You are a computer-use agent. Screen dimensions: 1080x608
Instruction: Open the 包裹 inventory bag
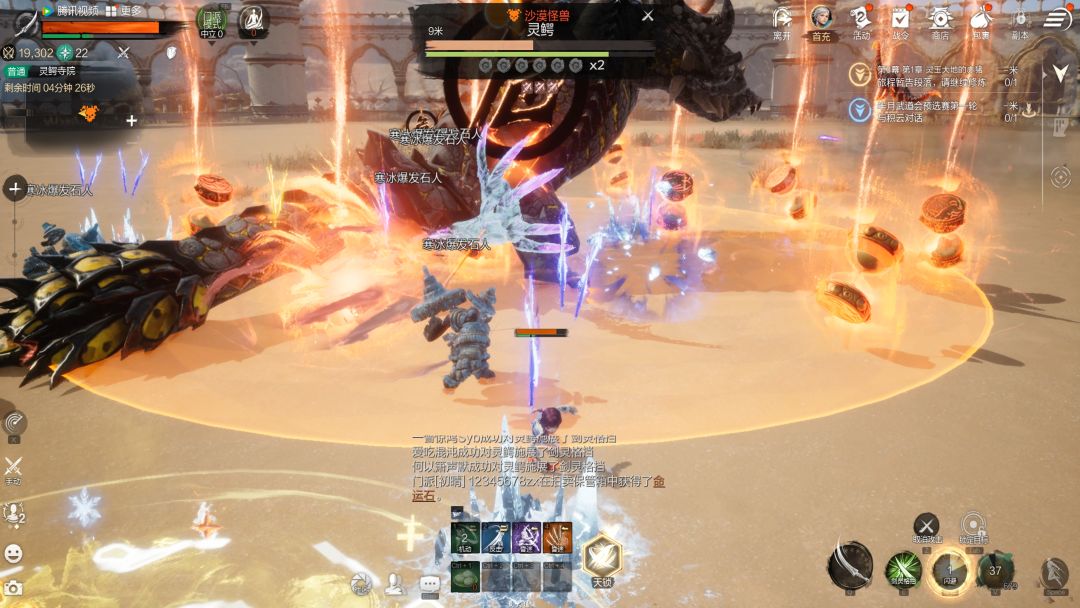pos(980,18)
